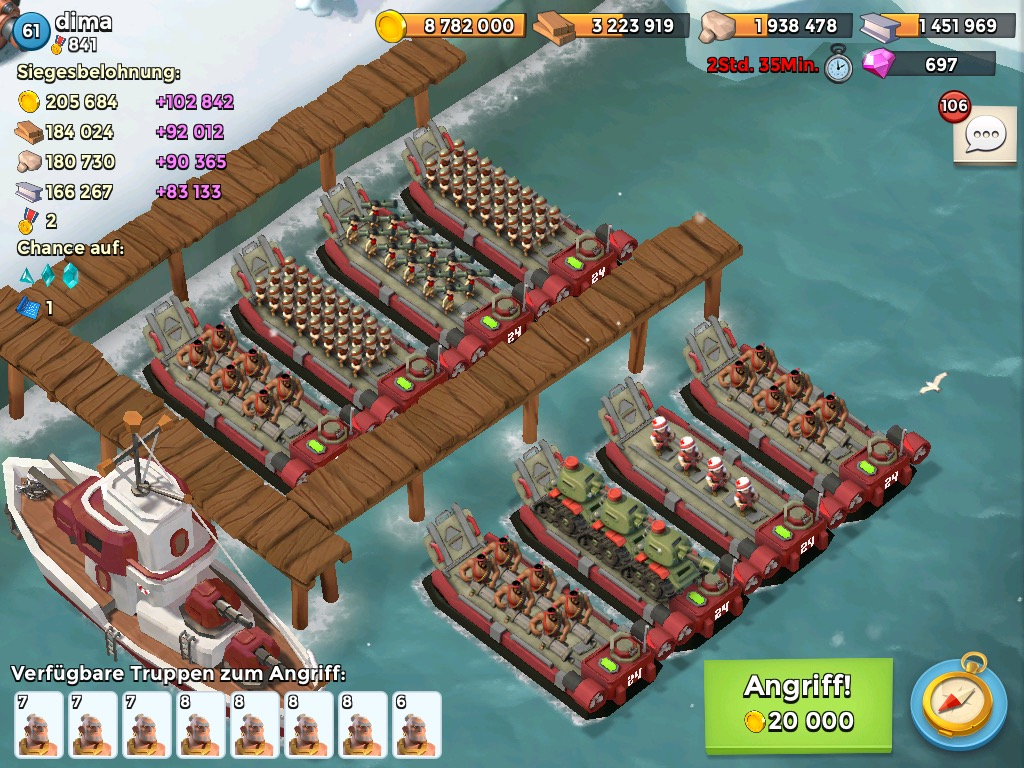Start the attack with the Angriff! button
This screenshot has width=1024, height=768.
797,704
